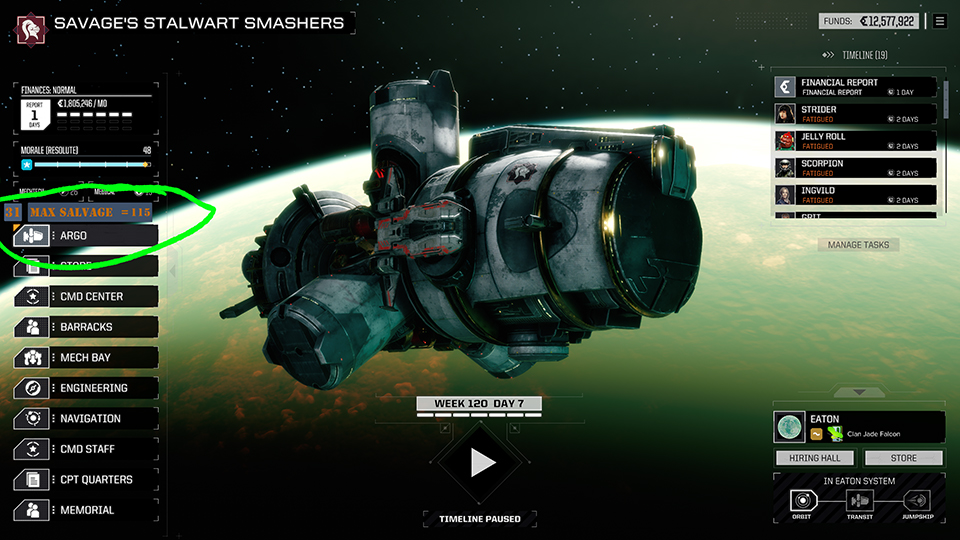
Task: Enter the Mech Bay
Action: coord(86,358)
